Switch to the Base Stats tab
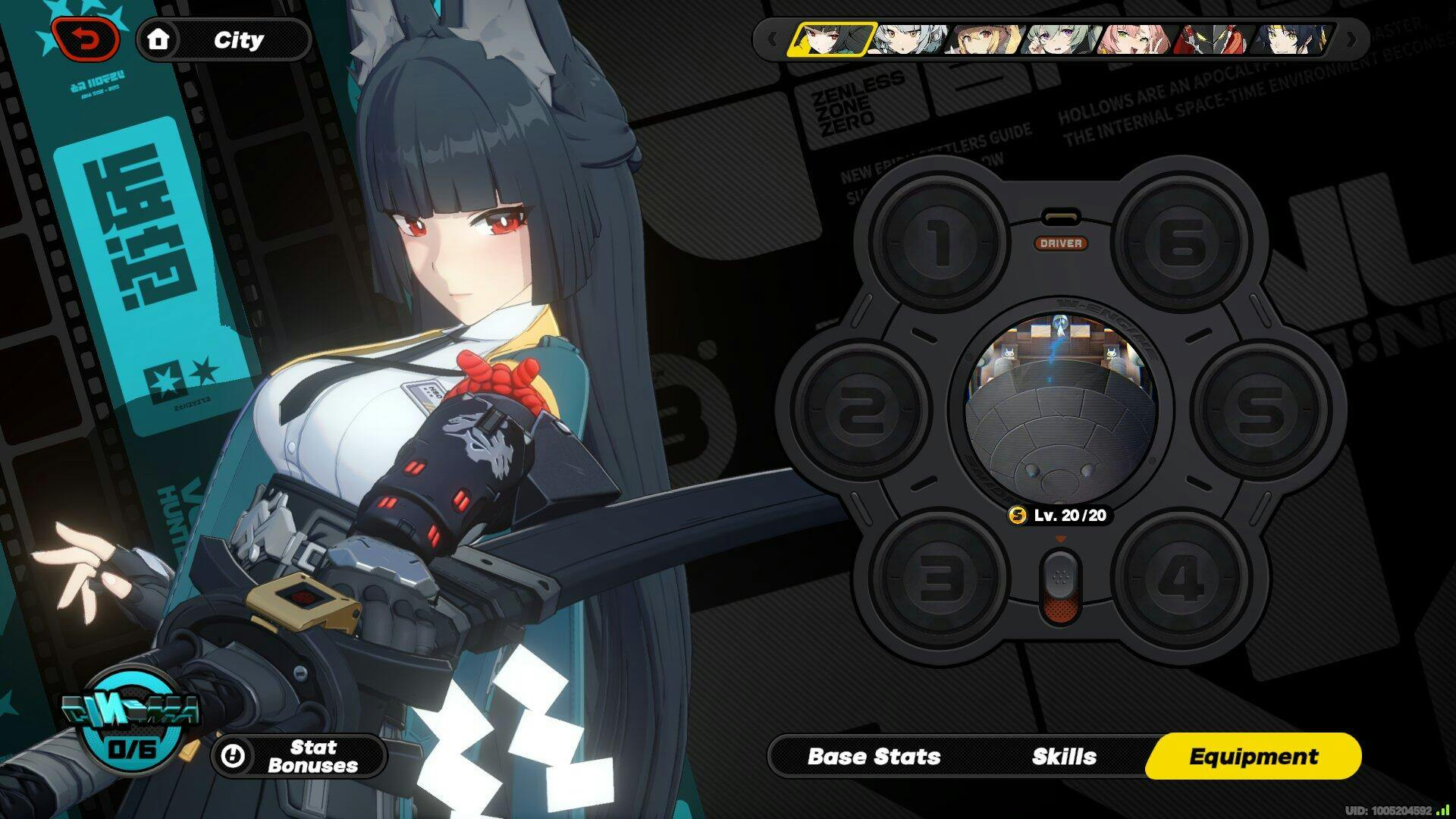The image size is (1456, 819). (874, 756)
